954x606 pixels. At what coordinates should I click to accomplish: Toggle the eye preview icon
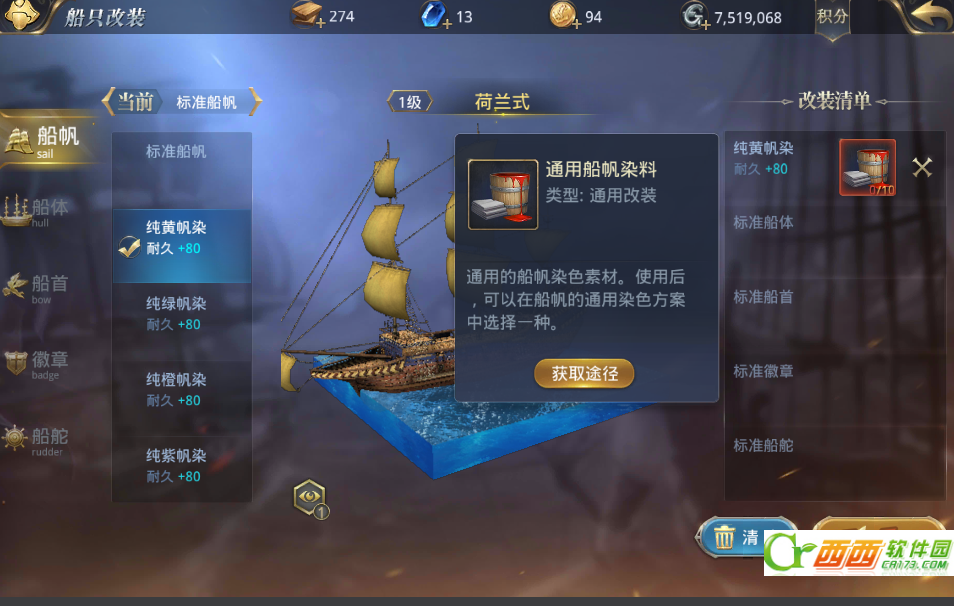(x=309, y=497)
